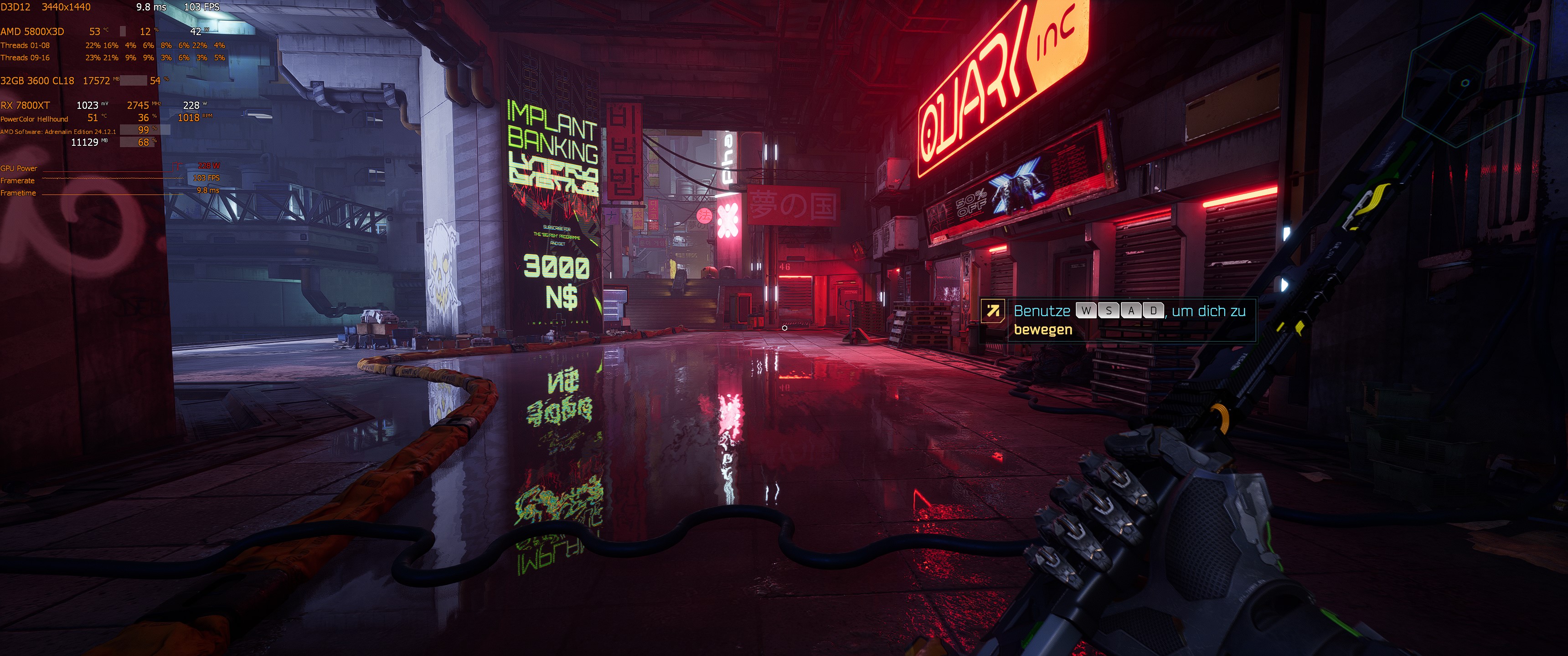Click the S key icon in the movement prompt
Viewport: 1568px width, 656px height.
coord(1109,311)
